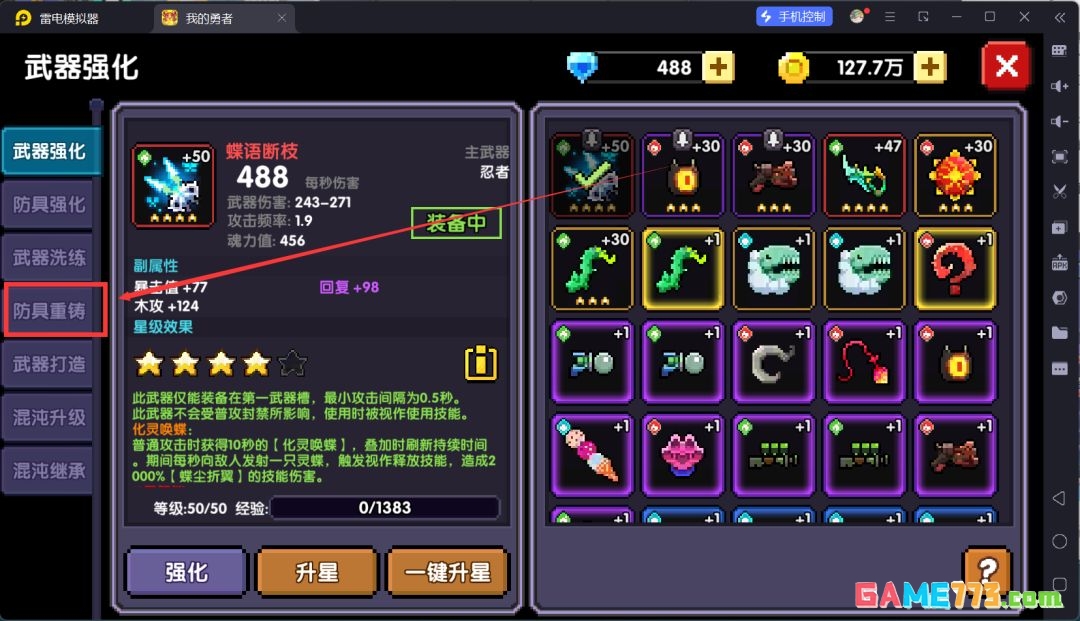
Task: Switch to the 混沌继承 tab
Action: coord(48,471)
